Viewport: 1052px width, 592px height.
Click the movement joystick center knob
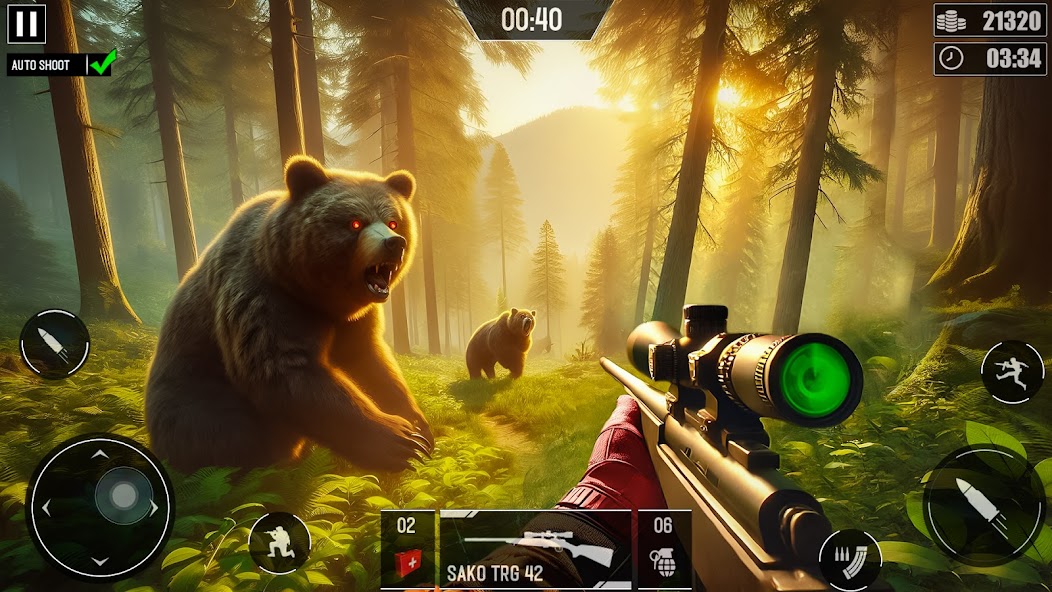[x=123, y=496]
